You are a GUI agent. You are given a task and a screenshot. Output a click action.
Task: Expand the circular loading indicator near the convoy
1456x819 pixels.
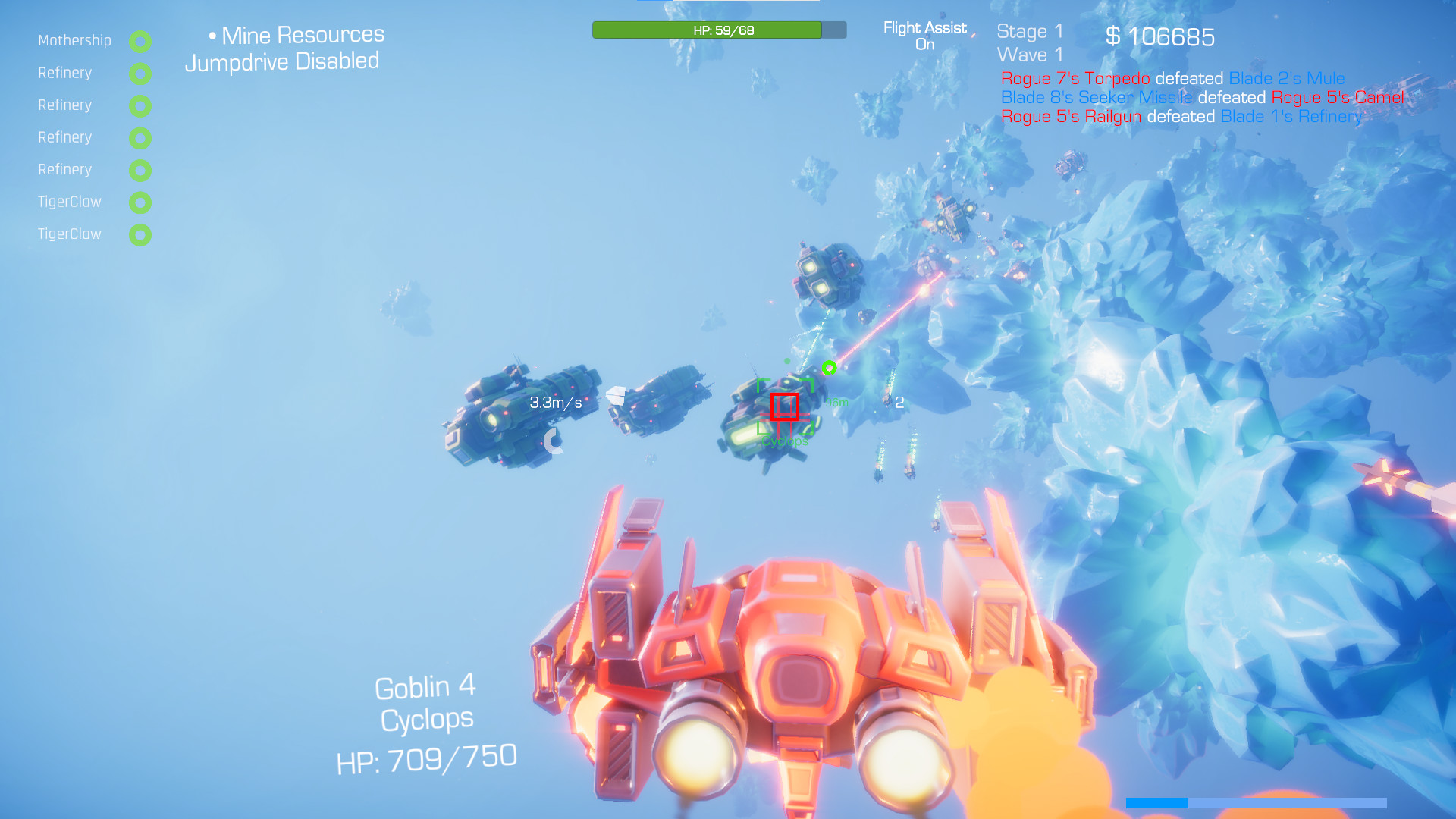554,441
